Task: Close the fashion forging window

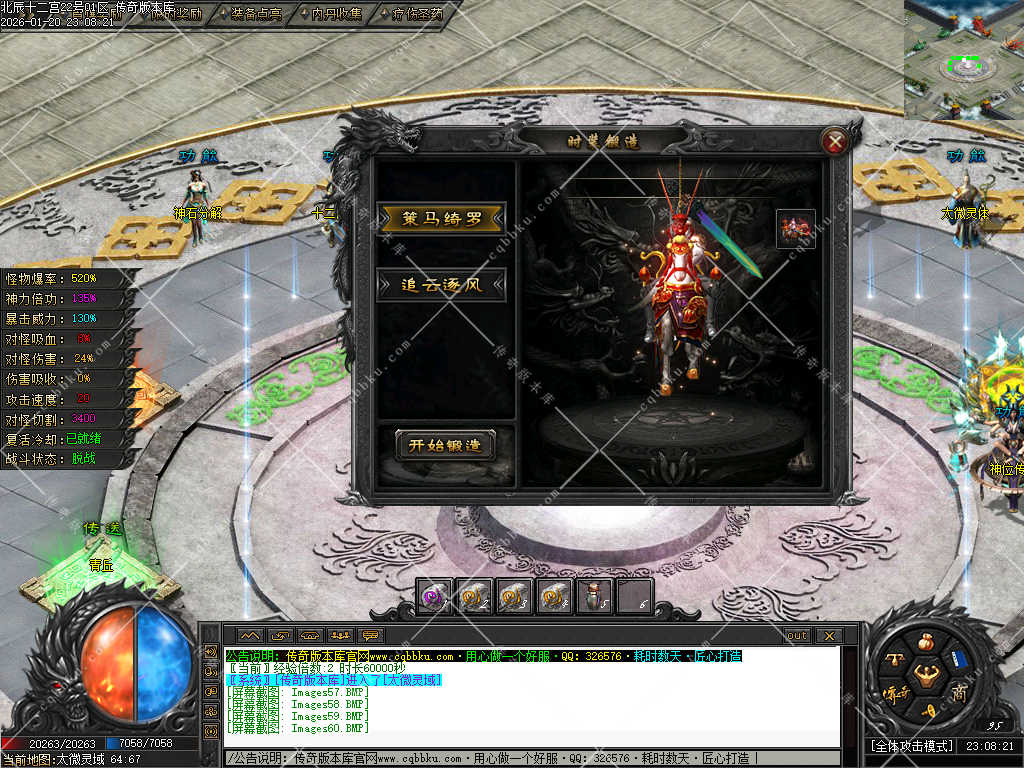Action: 834,142
